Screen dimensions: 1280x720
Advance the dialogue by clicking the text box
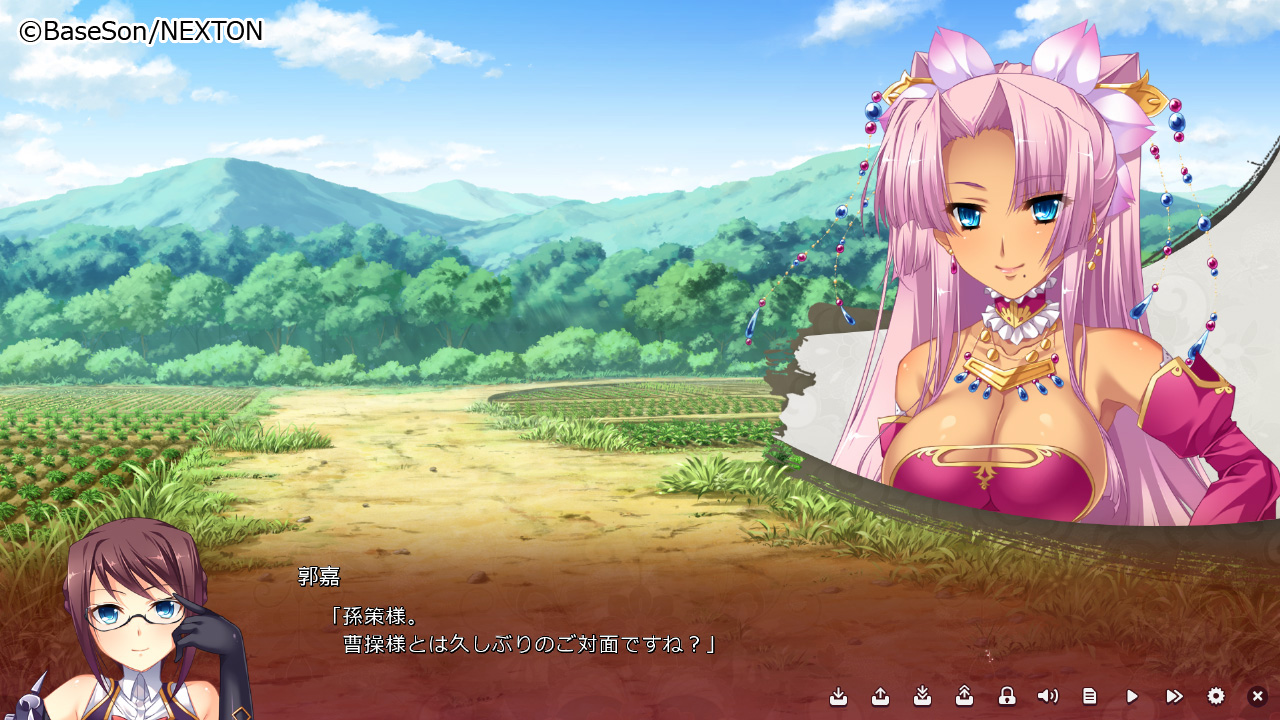pyautogui.click(x=560, y=630)
